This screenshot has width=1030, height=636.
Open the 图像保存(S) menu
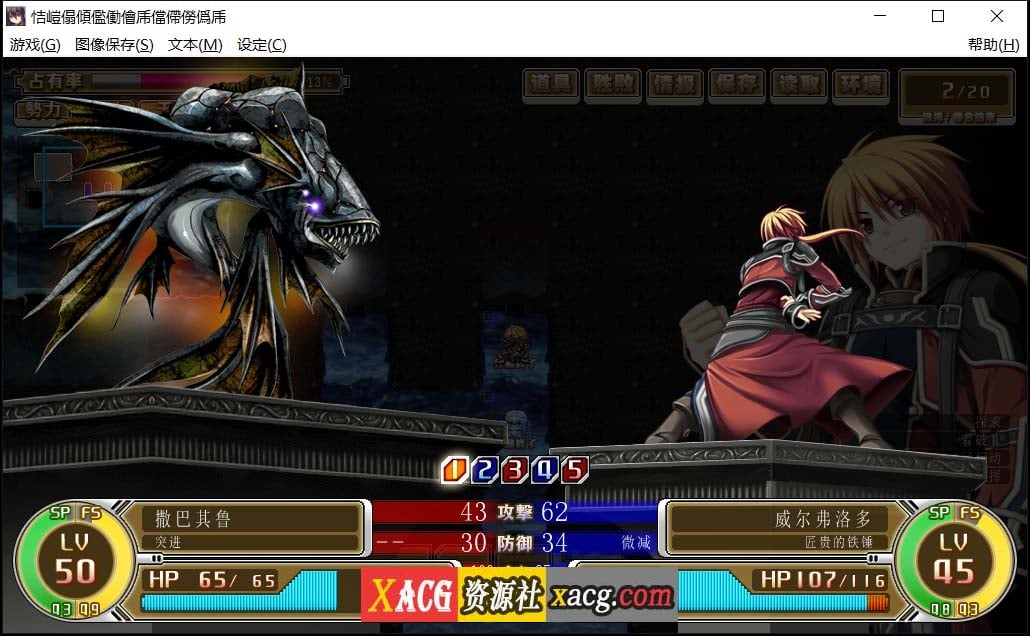114,45
